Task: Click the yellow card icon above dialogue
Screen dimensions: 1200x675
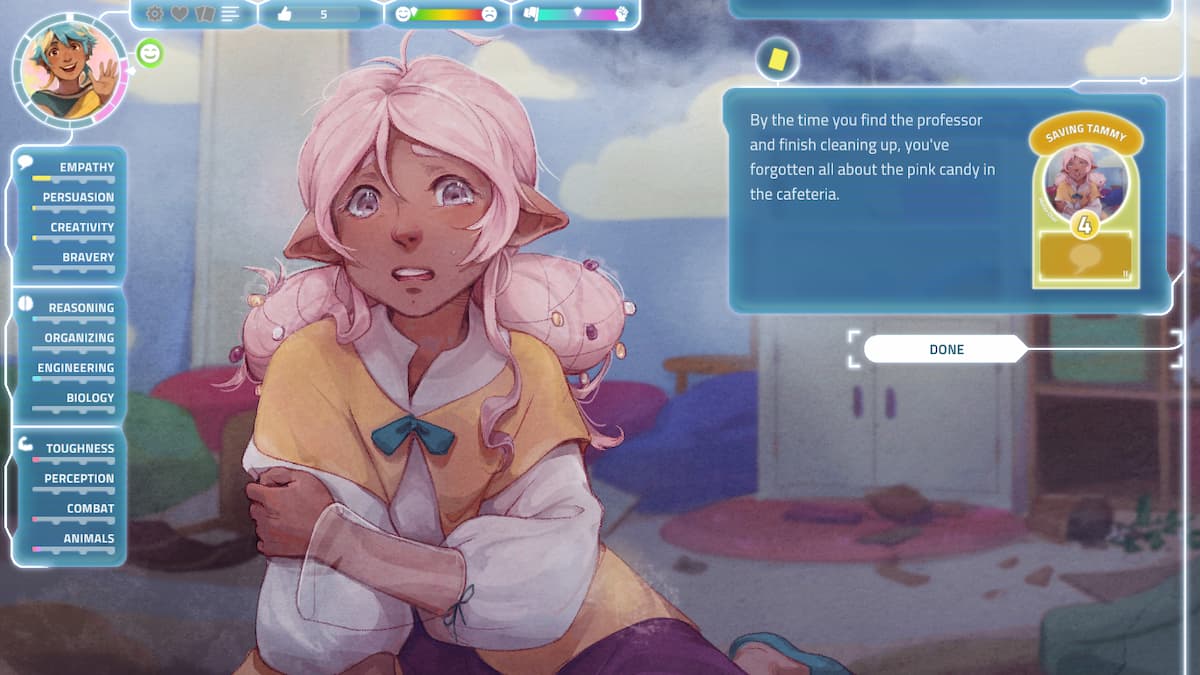Action: coord(777,59)
